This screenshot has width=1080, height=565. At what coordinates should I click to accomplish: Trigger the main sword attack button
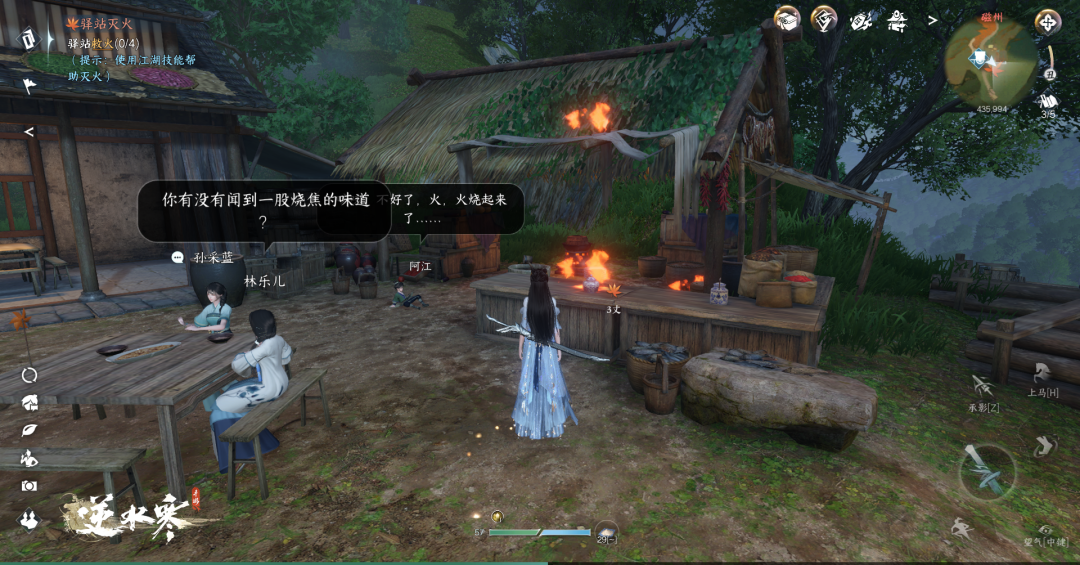[987, 471]
